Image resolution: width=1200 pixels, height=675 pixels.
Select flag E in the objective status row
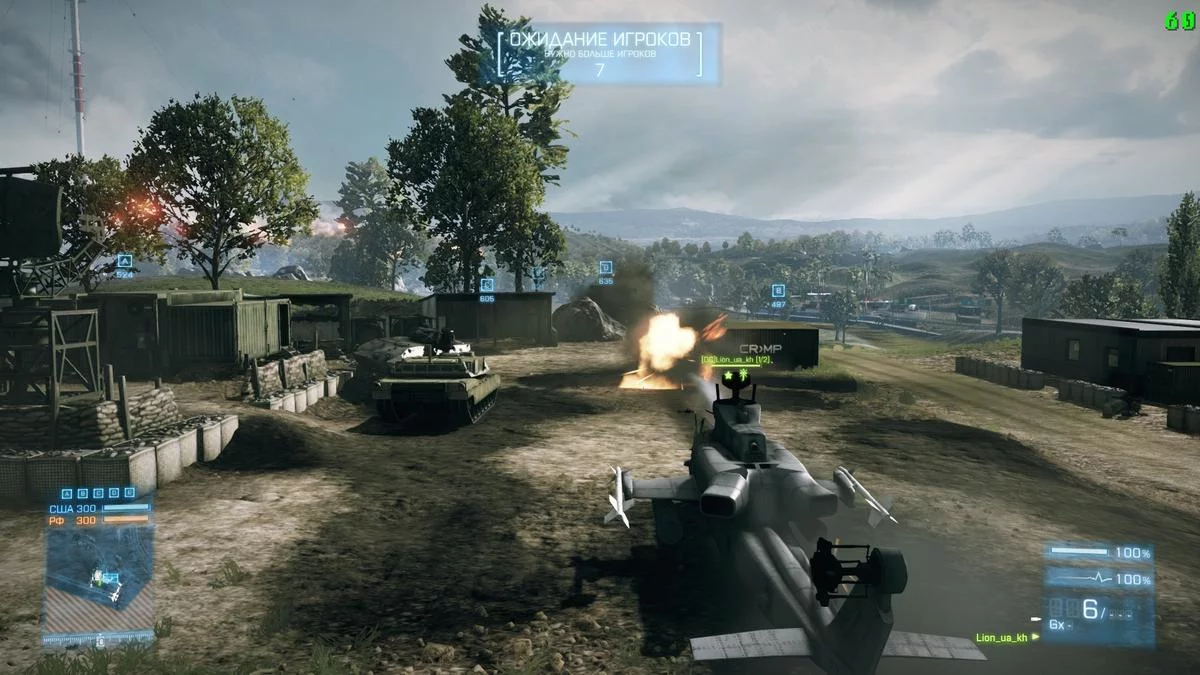(x=130, y=493)
